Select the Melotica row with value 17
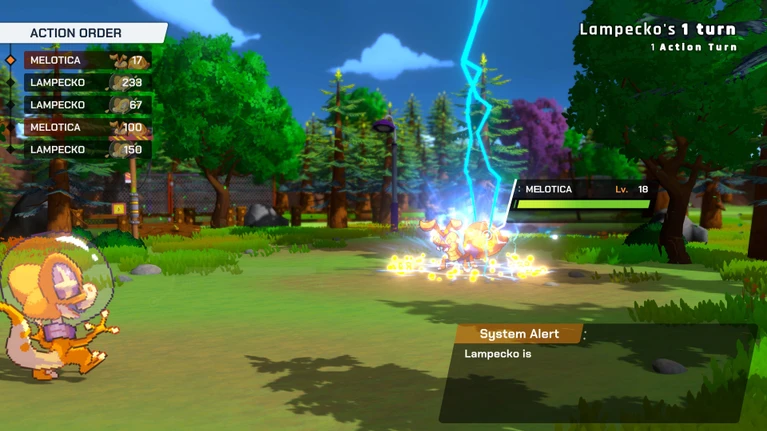Viewport: 767px width, 431px height. [86, 61]
